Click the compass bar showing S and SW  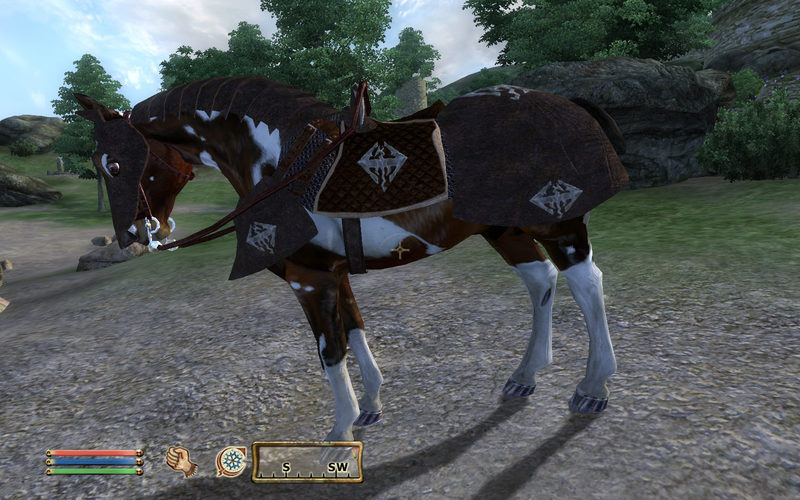307,462
